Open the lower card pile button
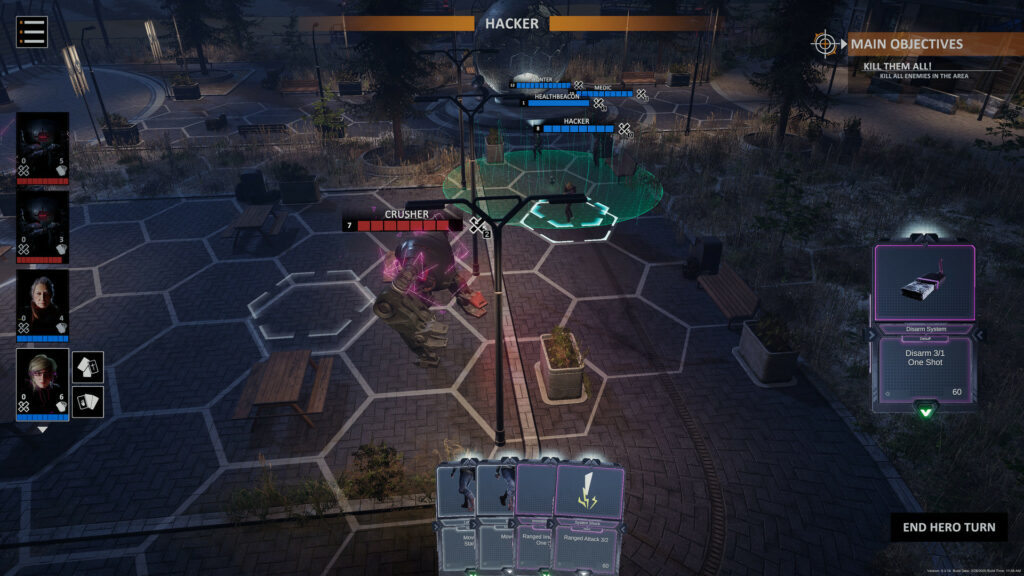Screen dimensions: 1024x576 point(88,401)
